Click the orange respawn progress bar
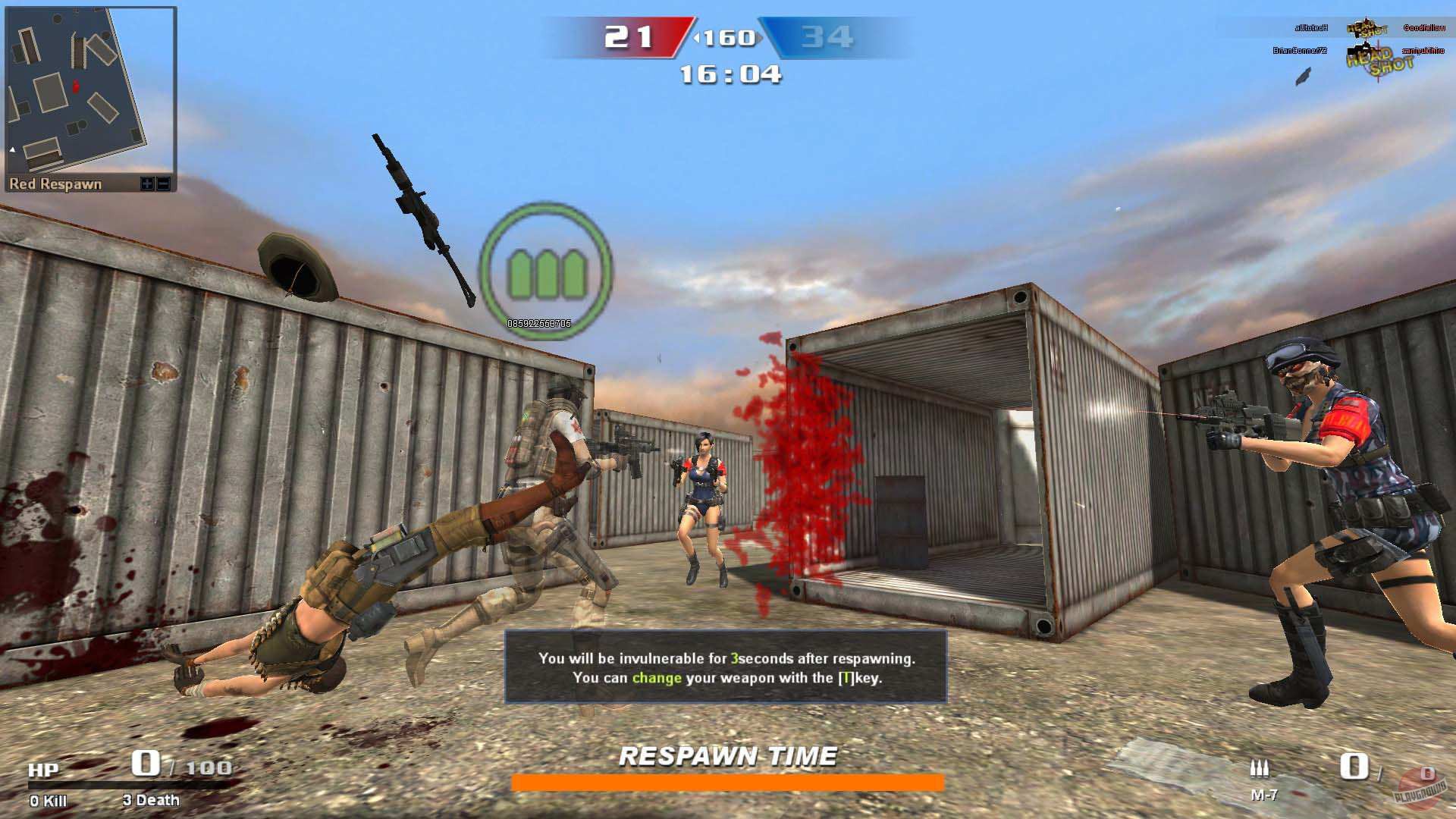This screenshot has height=819, width=1456. (729, 781)
